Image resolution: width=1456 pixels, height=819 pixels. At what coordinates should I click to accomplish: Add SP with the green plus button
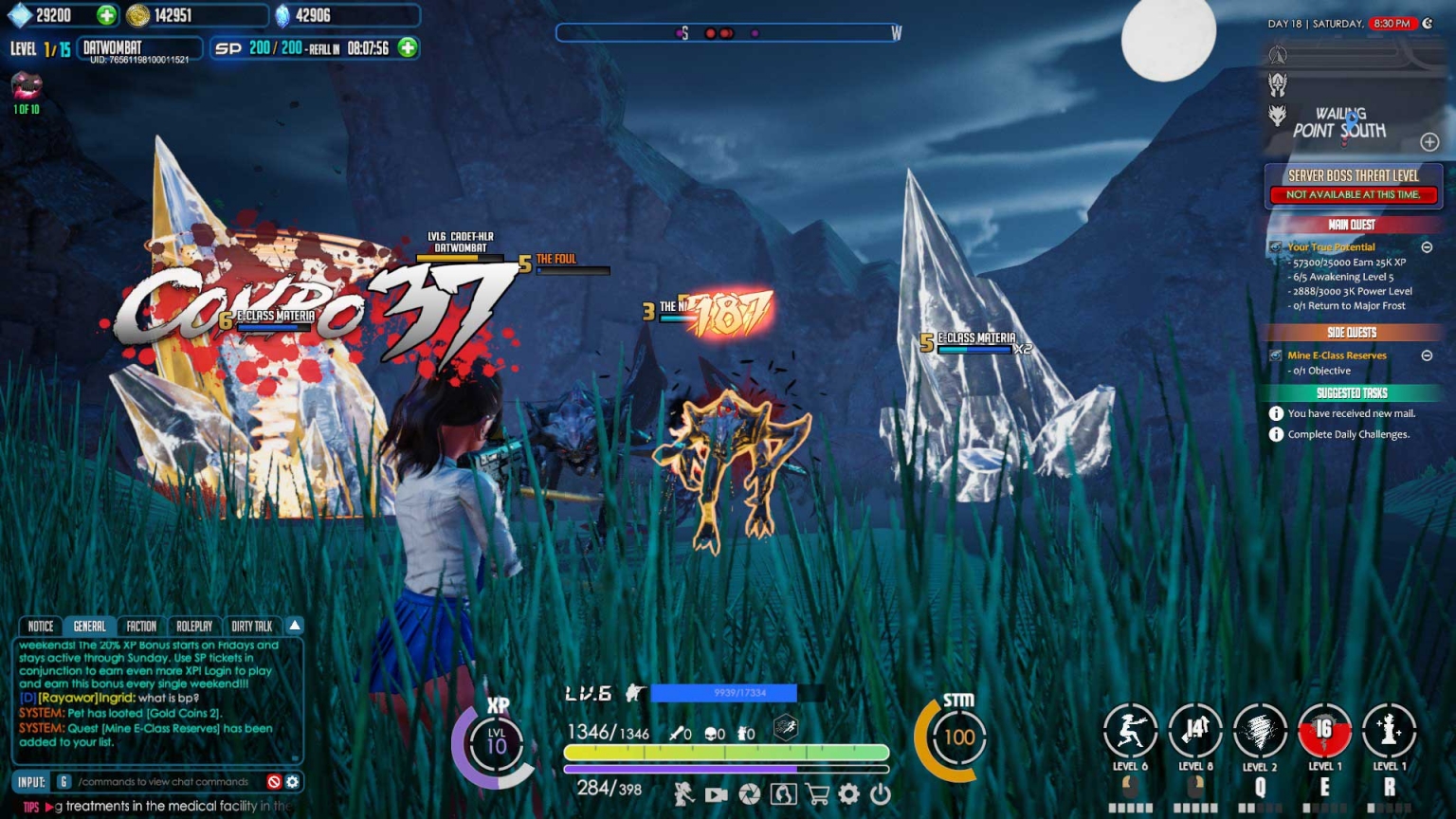coord(408,47)
